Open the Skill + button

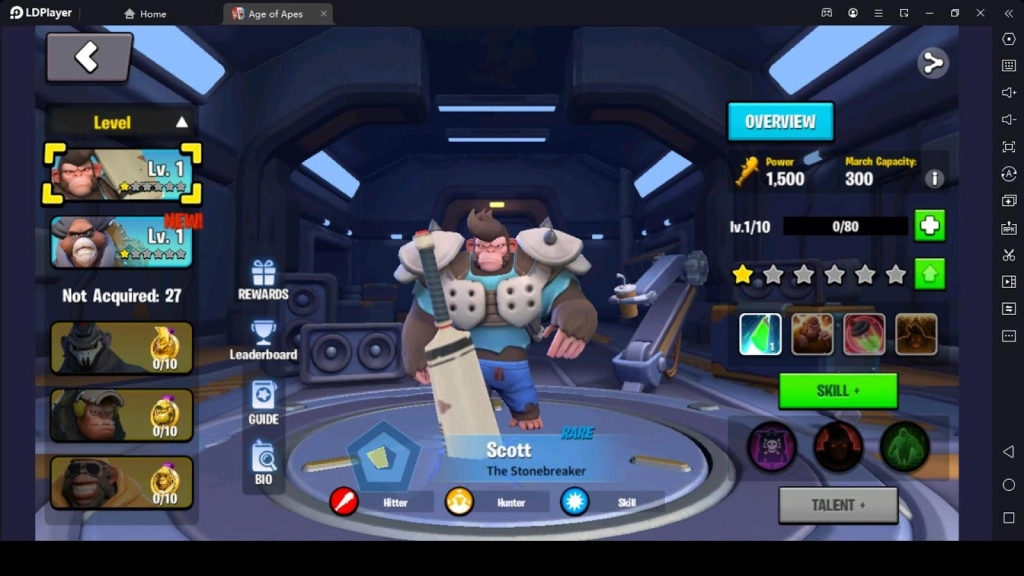[838, 391]
